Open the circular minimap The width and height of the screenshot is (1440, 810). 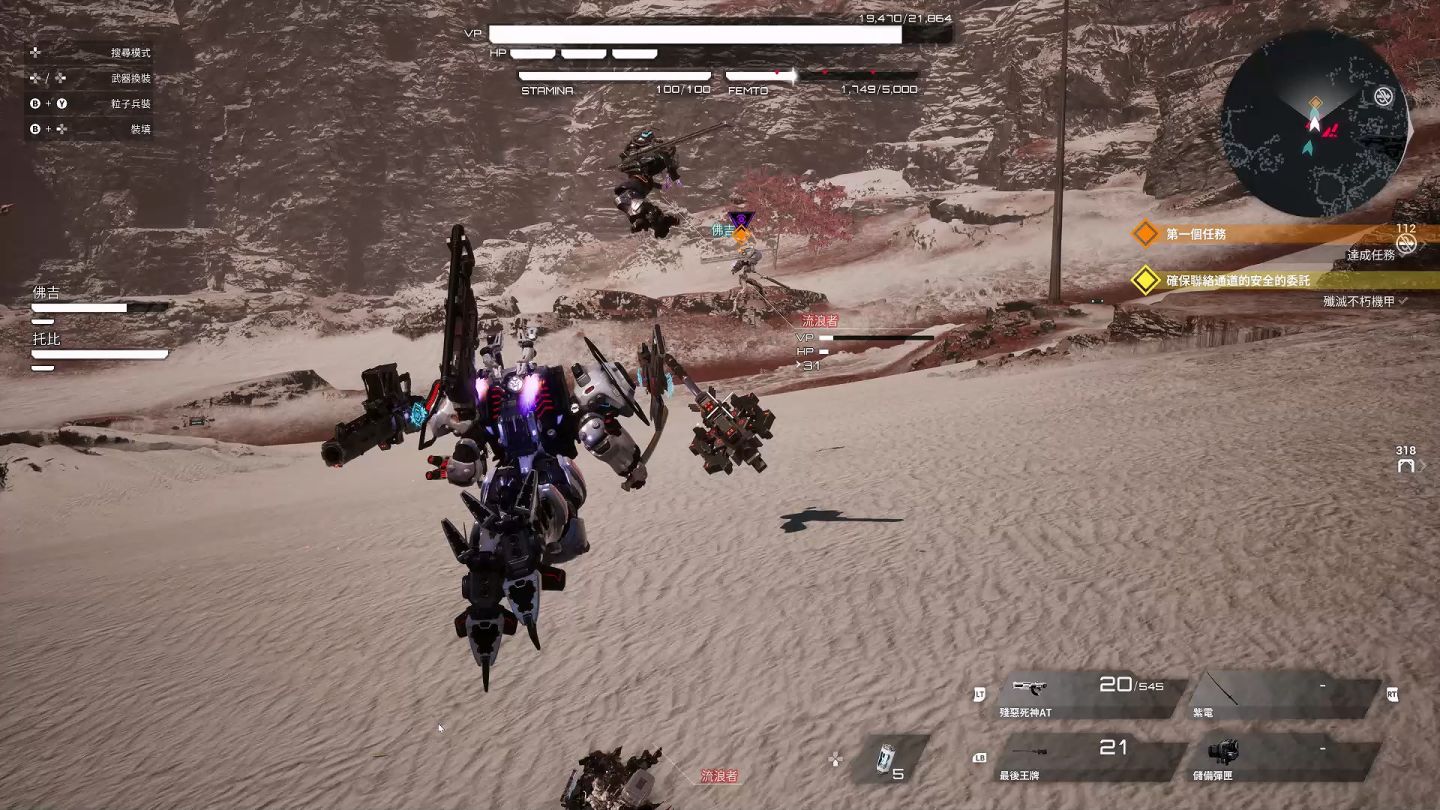pyautogui.click(x=1314, y=123)
